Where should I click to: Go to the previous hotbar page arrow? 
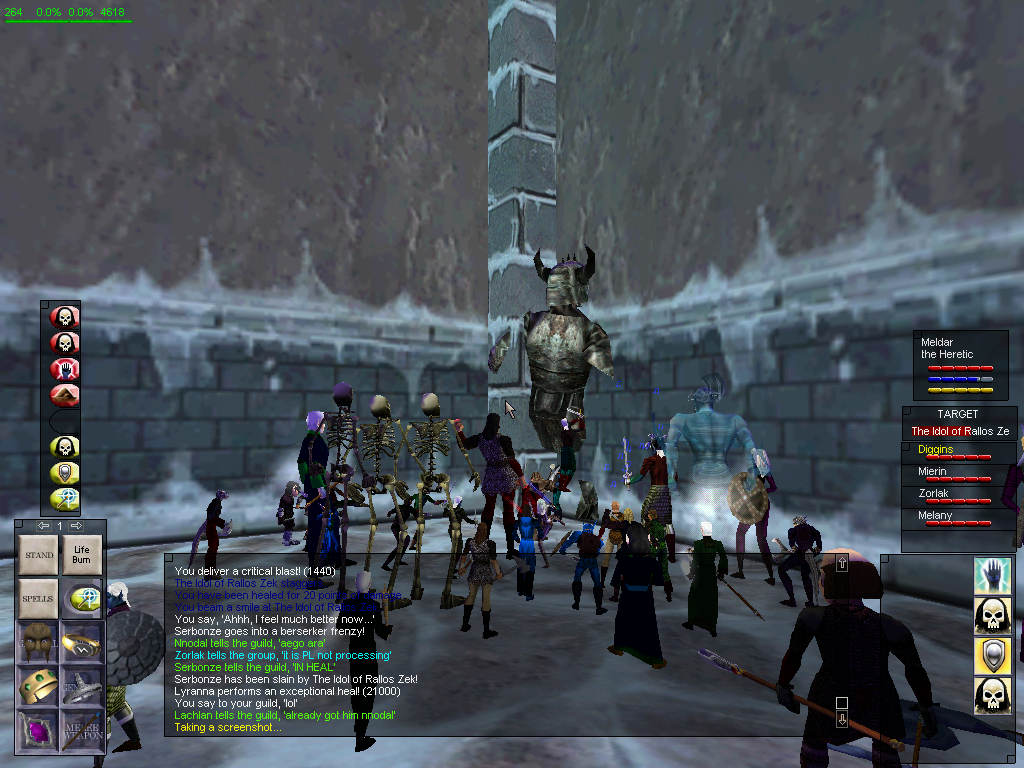pos(43,526)
